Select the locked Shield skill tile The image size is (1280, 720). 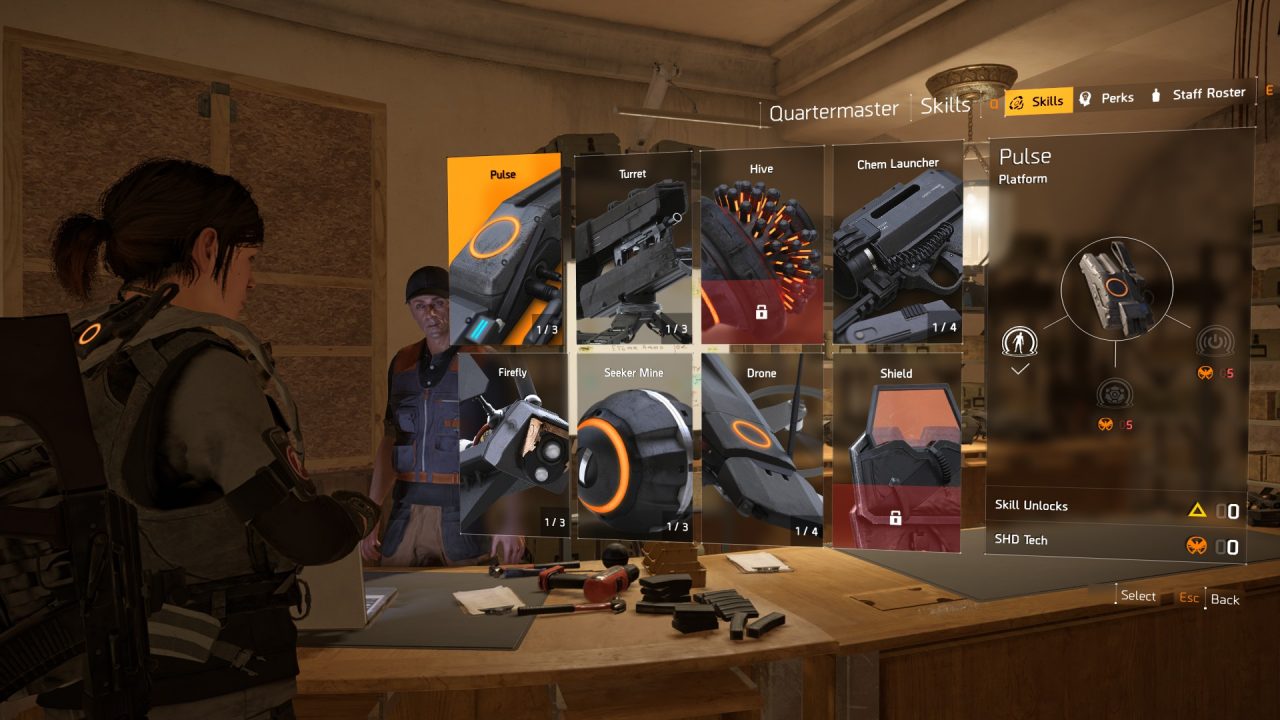tap(896, 450)
